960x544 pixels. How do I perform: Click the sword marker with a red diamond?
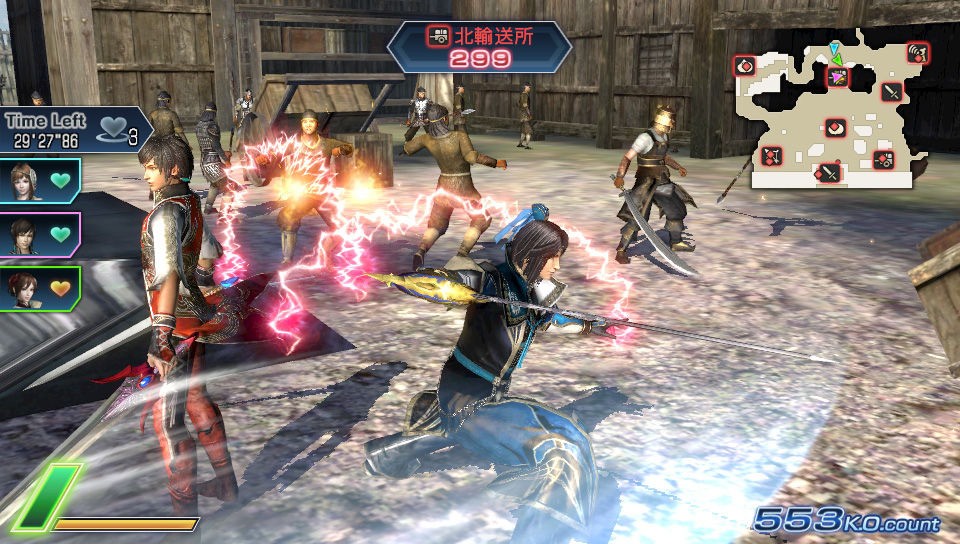829,174
